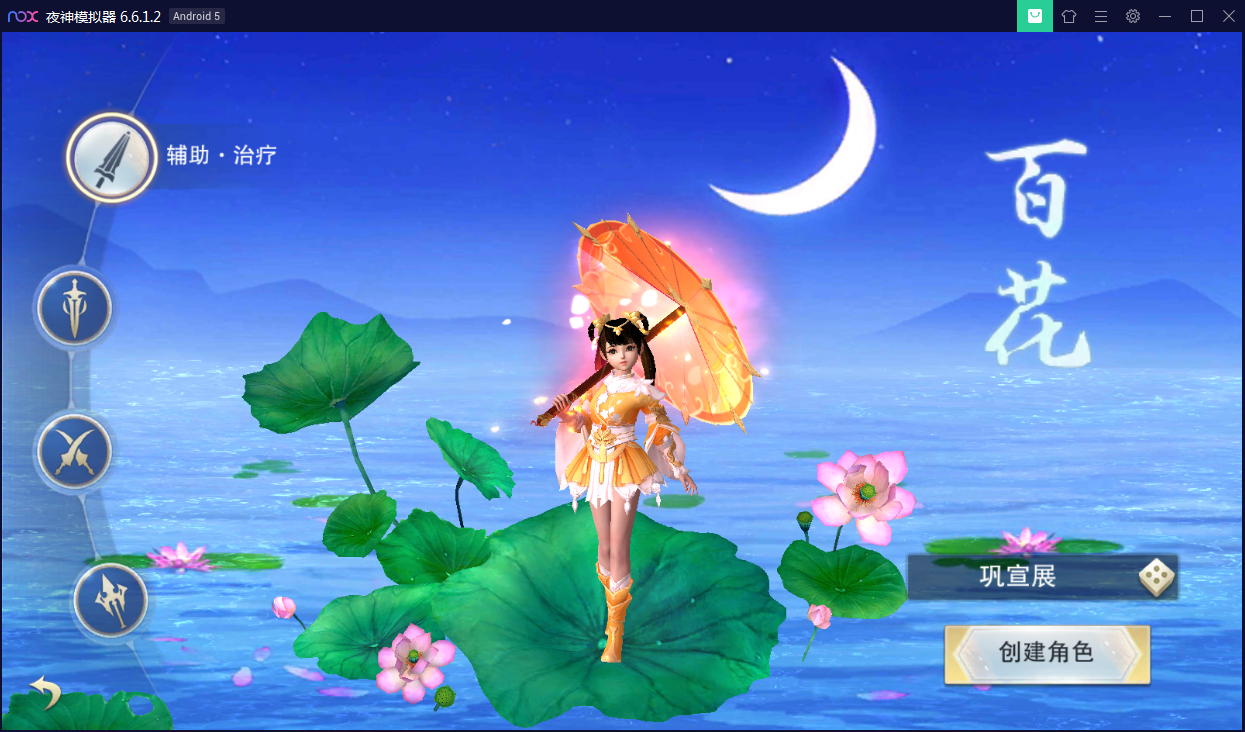Click the 创建角色 create character button
The image size is (1245, 732).
click(1047, 654)
